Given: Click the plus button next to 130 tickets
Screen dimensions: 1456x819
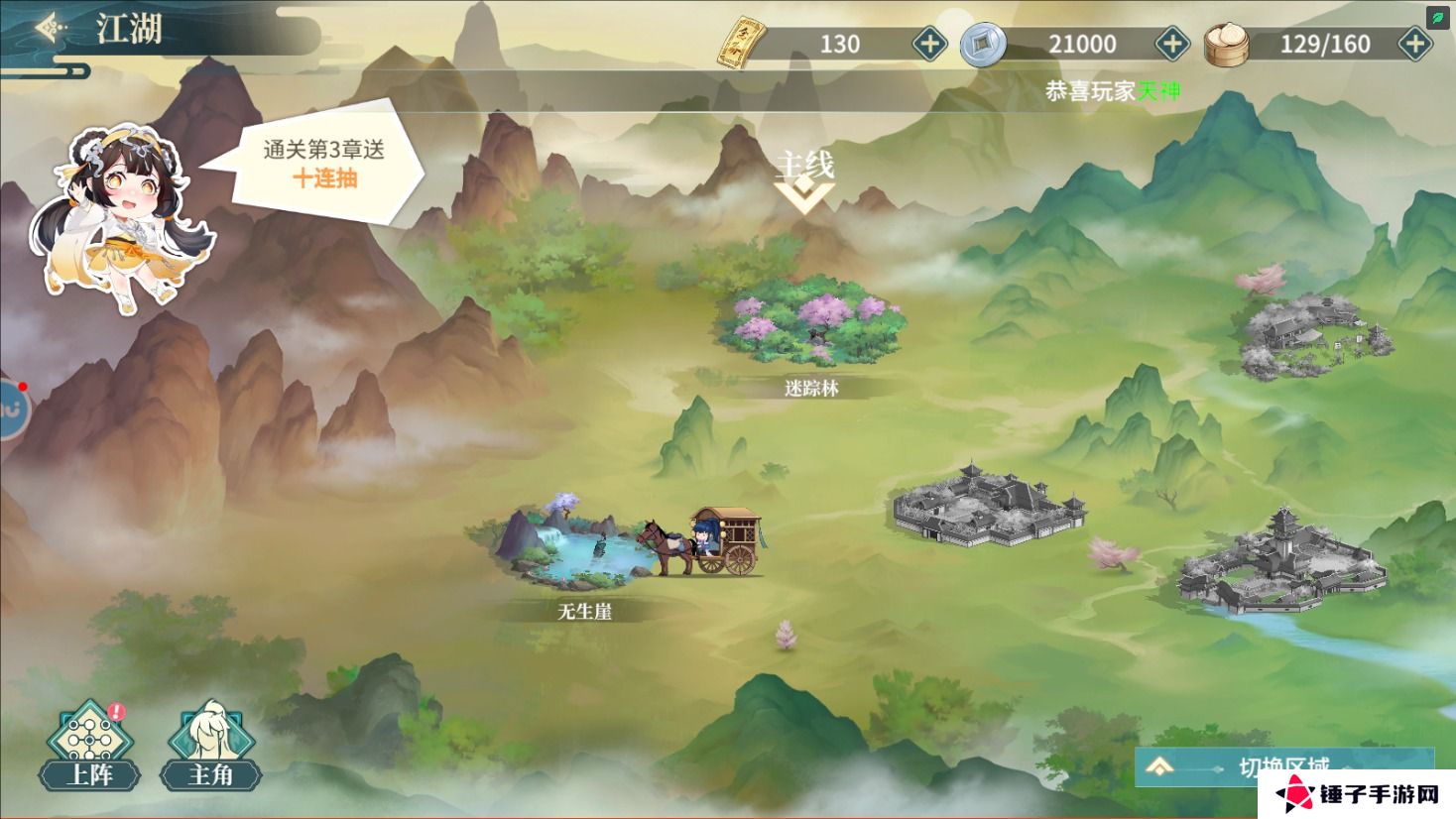Looking at the screenshot, I should click(x=928, y=43).
